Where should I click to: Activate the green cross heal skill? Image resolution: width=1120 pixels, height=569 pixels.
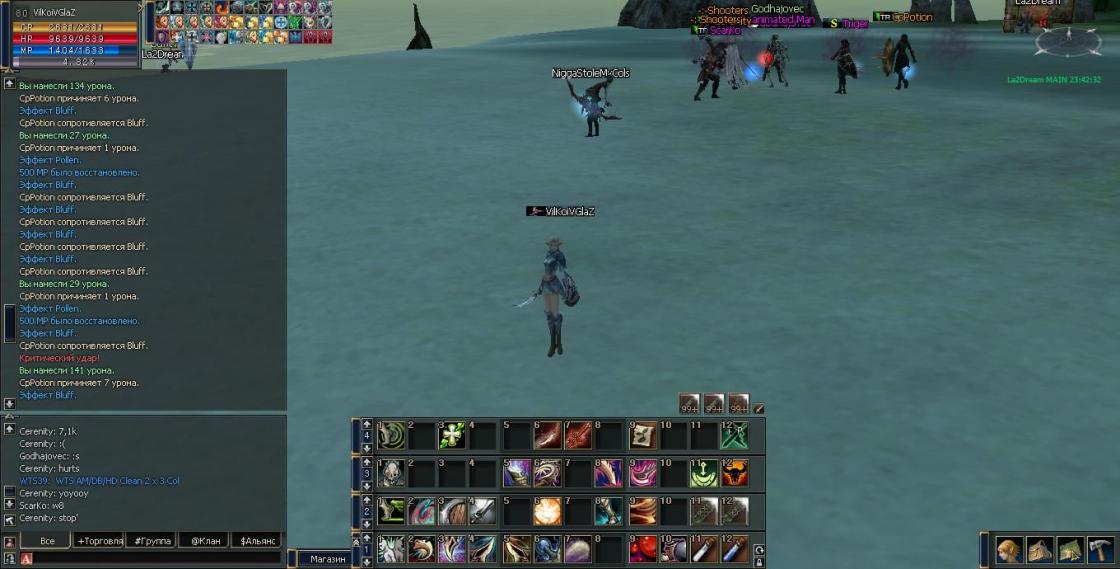(452, 435)
